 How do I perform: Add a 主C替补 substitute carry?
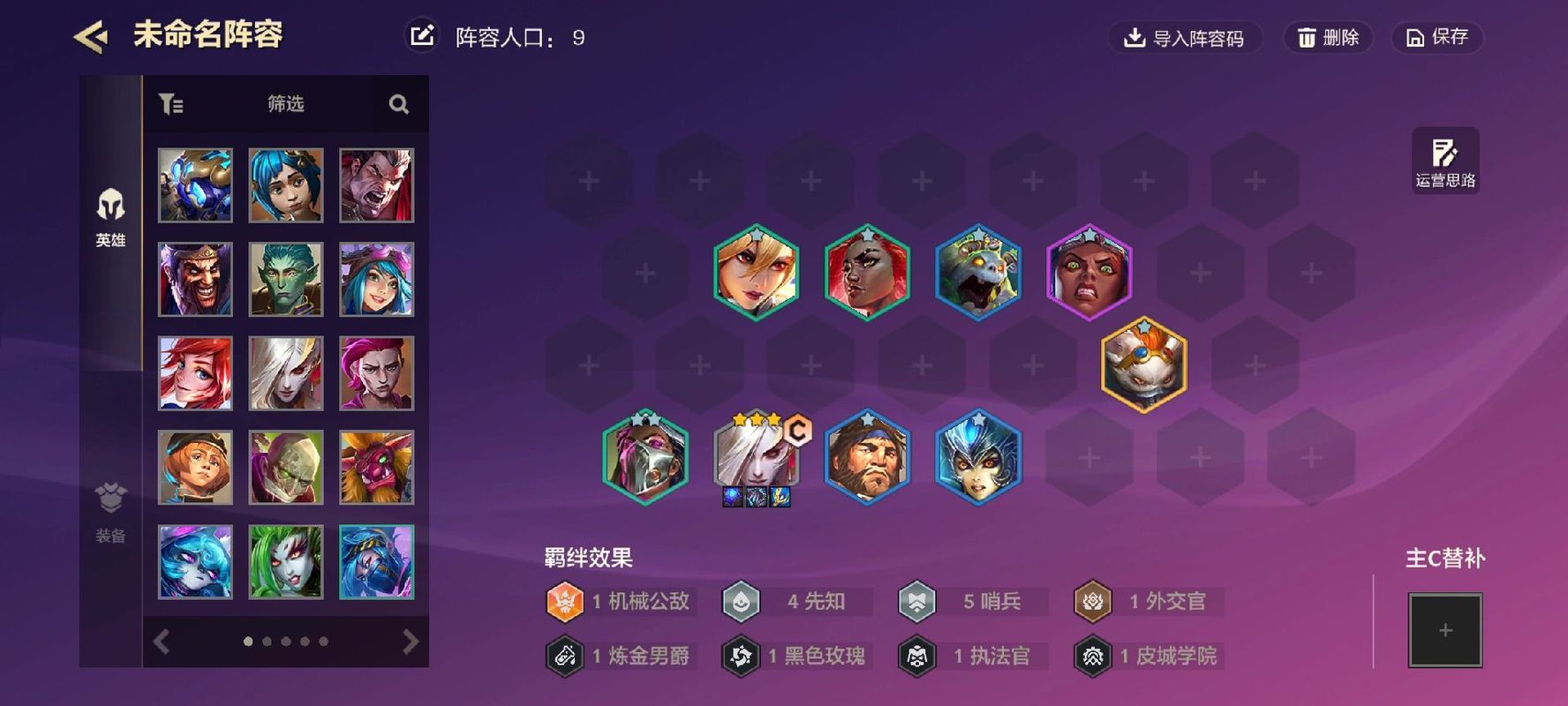pos(1444,630)
